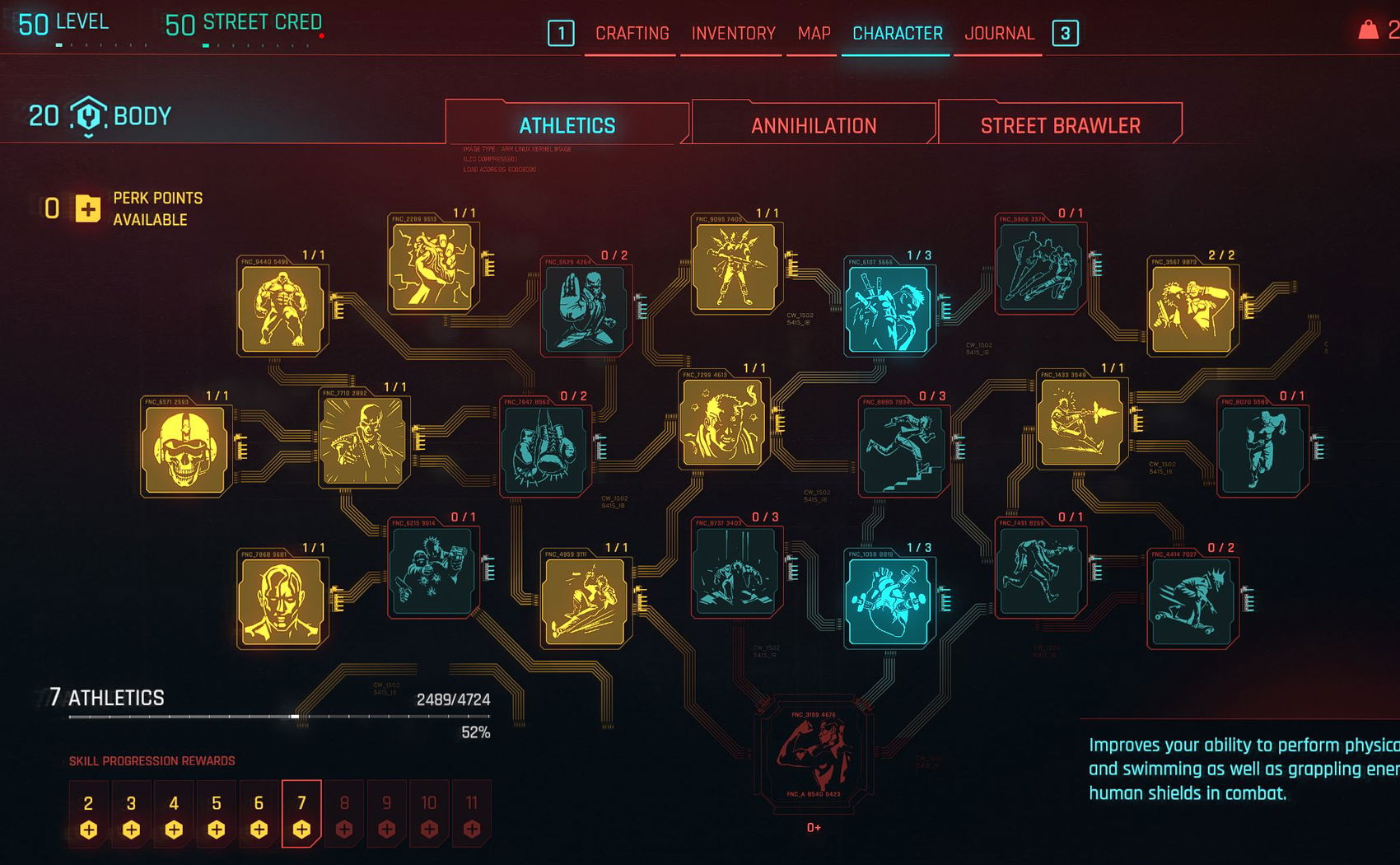Select the skull with helmet perk
The height and width of the screenshot is (865, 1400).
pos(184,450)
